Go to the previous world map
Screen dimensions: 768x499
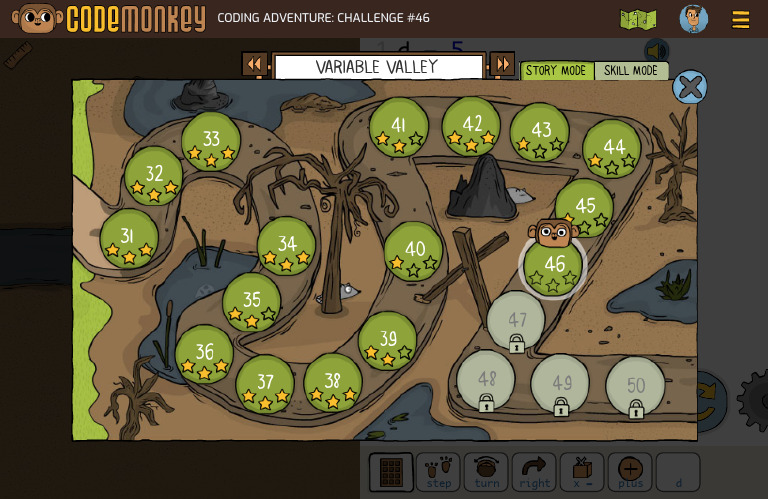pos(255,65)
